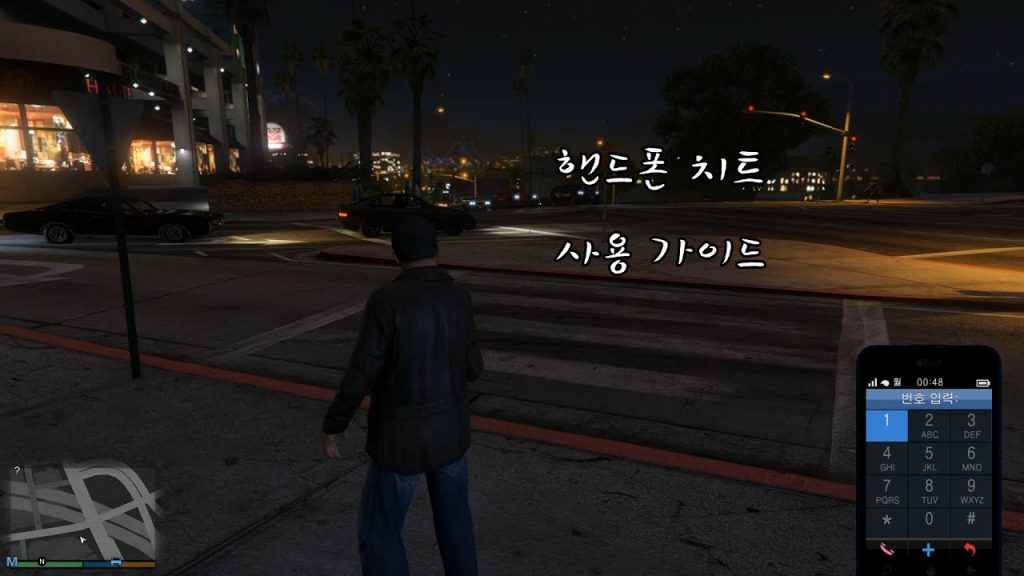Select the question mark blip on the minimap
The width and height of the screenshot is (1024, 576).
click(x=17, y=470)
